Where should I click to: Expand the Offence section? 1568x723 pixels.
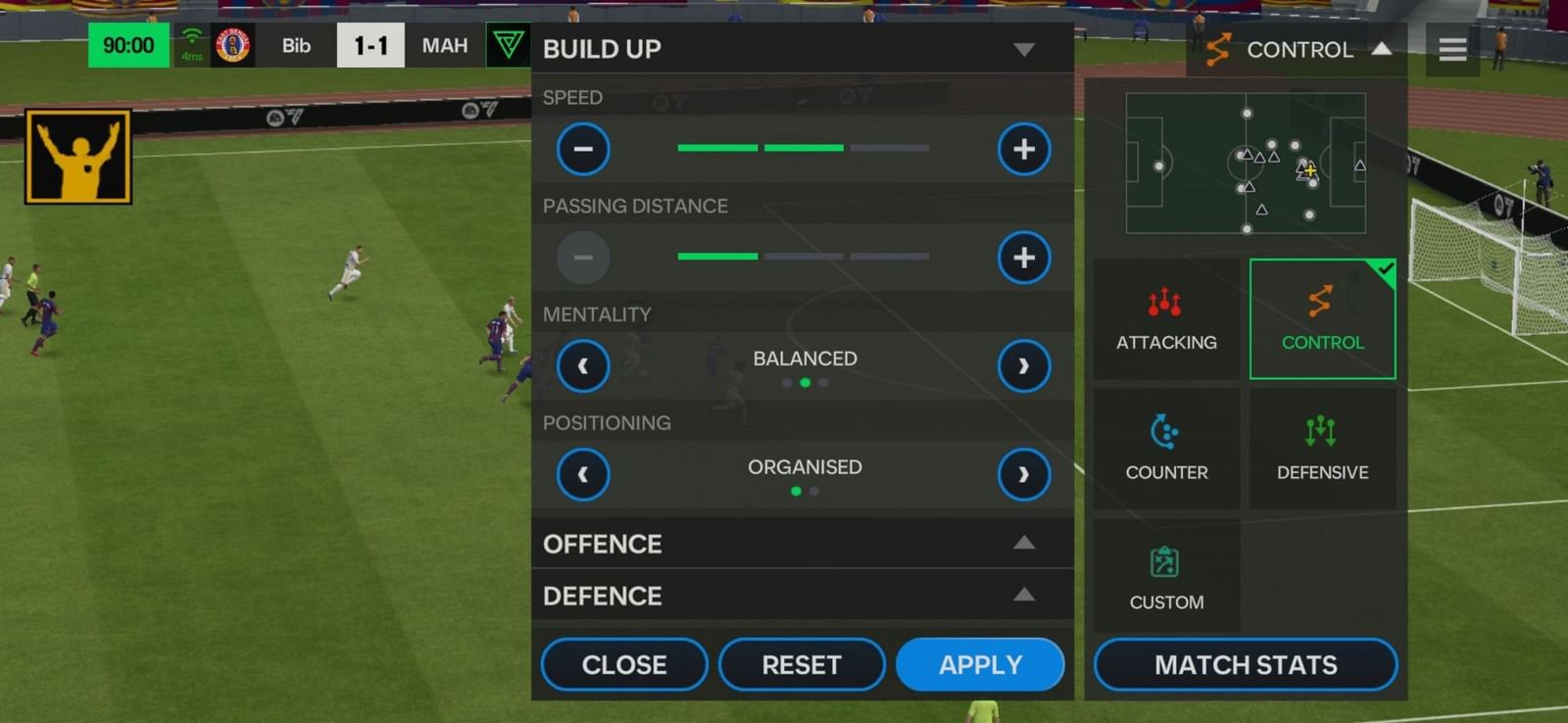click(1023, 543)
